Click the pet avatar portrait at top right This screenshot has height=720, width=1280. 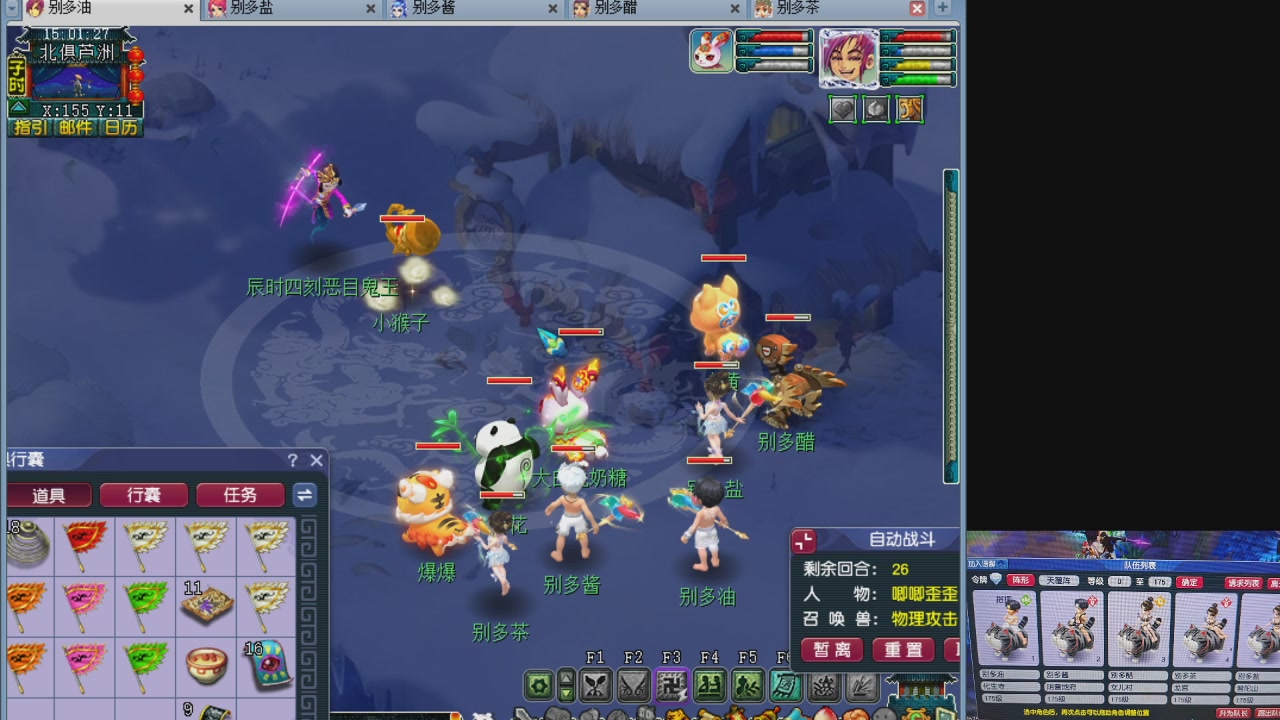pyautogui.click(x=710, y=50)
